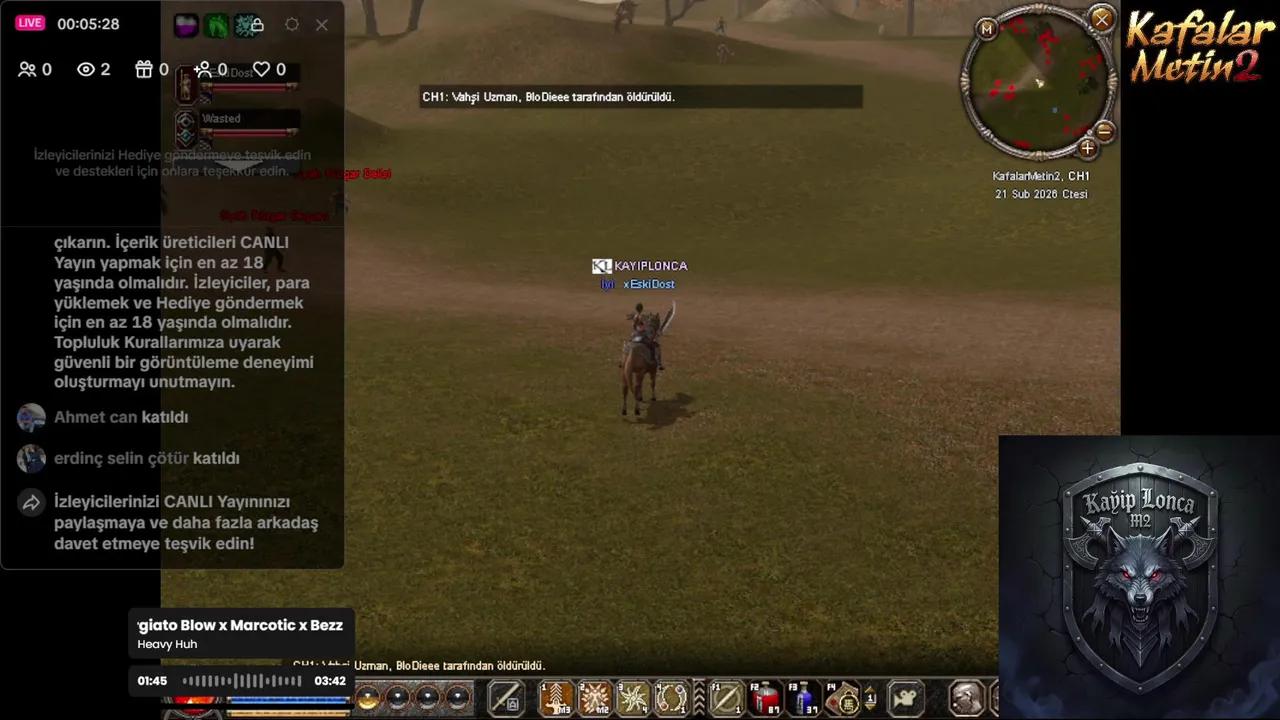1280x720 pixels.
Task: Switch hotbar page with the number stepper
Action: click(x=870, y=698)
